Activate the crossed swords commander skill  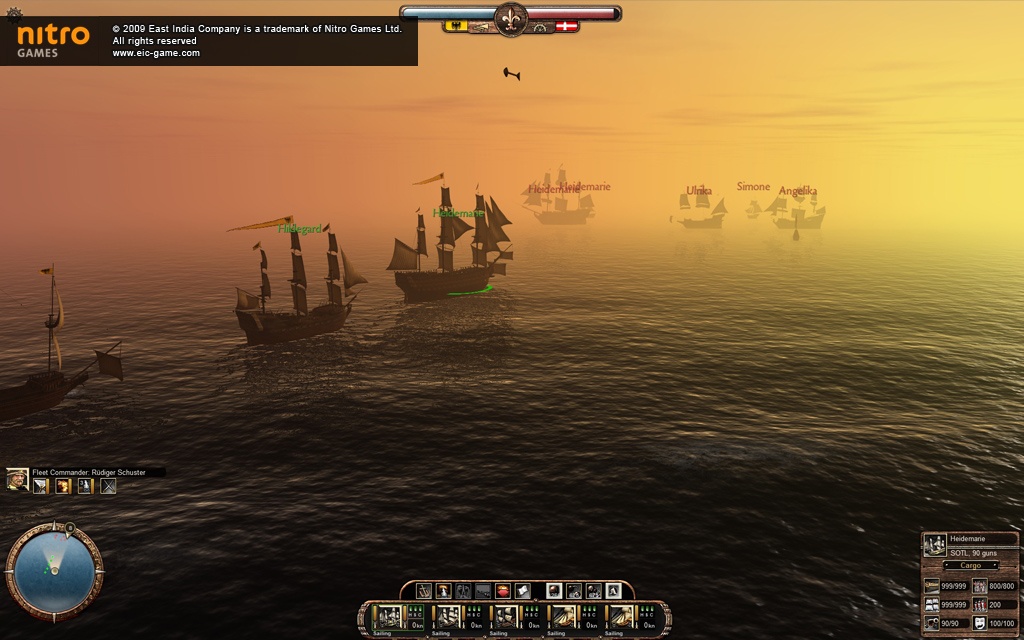108,486
